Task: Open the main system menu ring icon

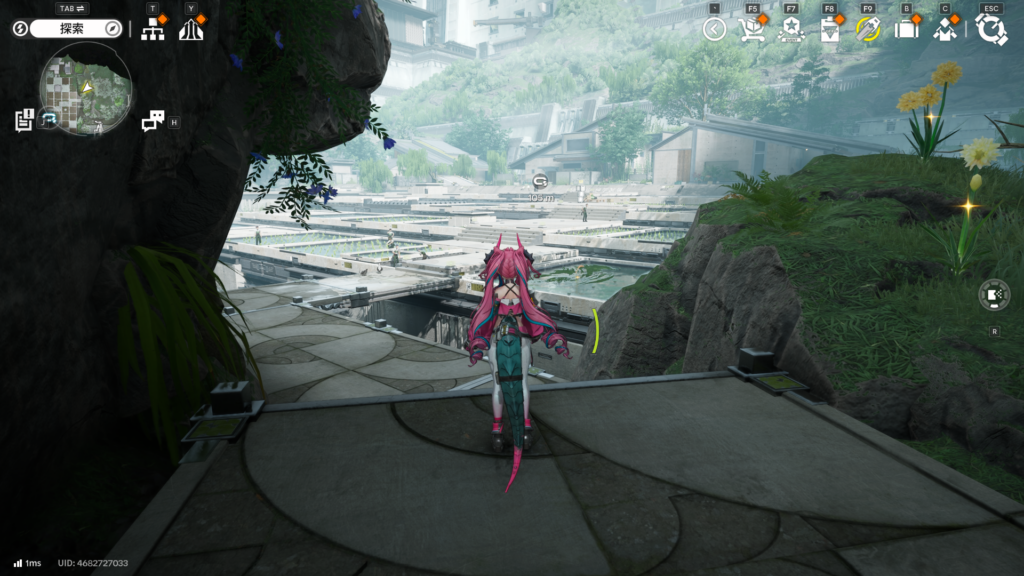Action: (991, 29)
